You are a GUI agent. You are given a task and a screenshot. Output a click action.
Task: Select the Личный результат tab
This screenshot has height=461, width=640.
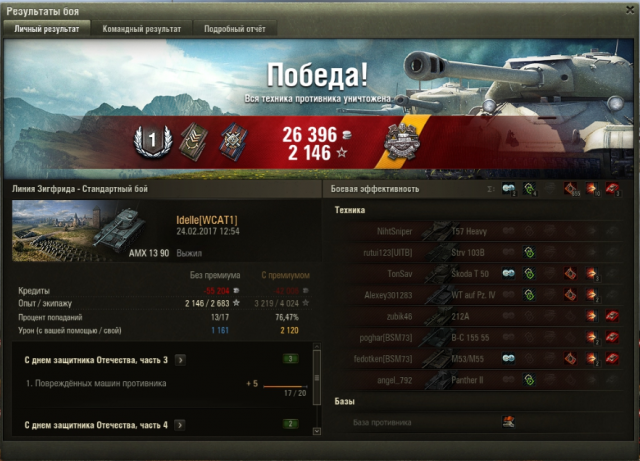click(x=48, y=29)
